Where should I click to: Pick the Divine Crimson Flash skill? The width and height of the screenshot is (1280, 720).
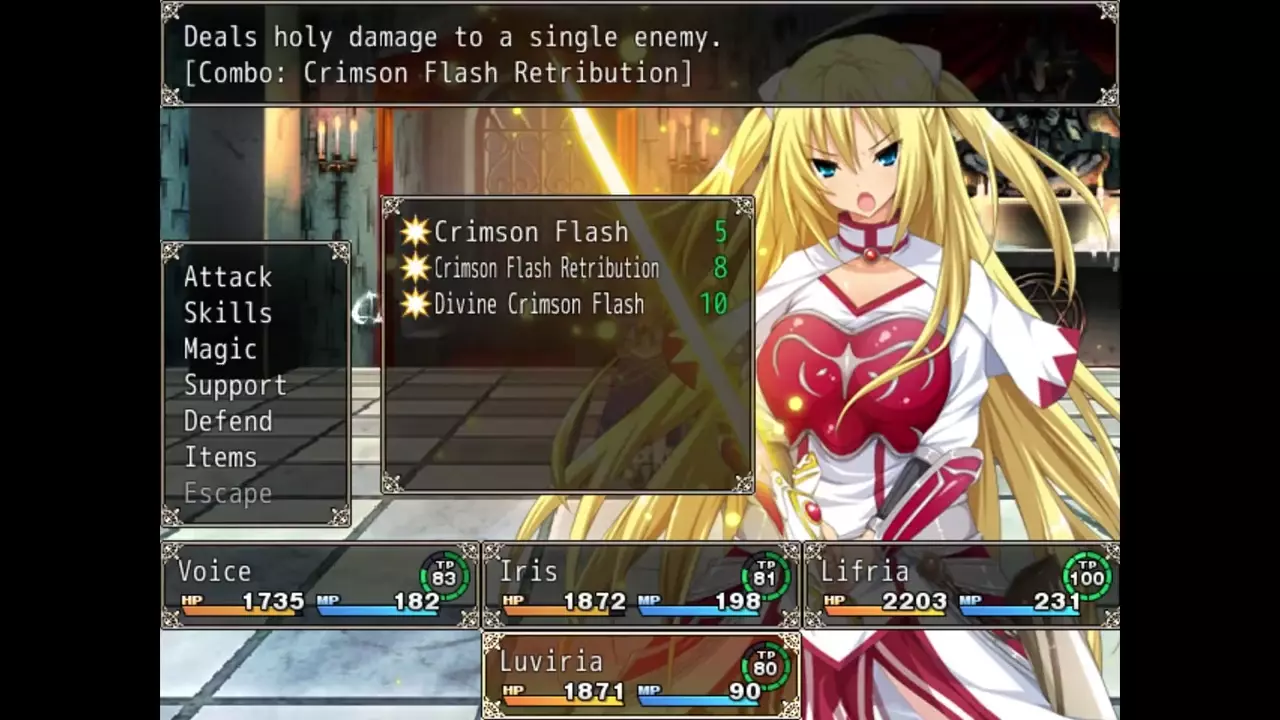[x=539, y=304]
